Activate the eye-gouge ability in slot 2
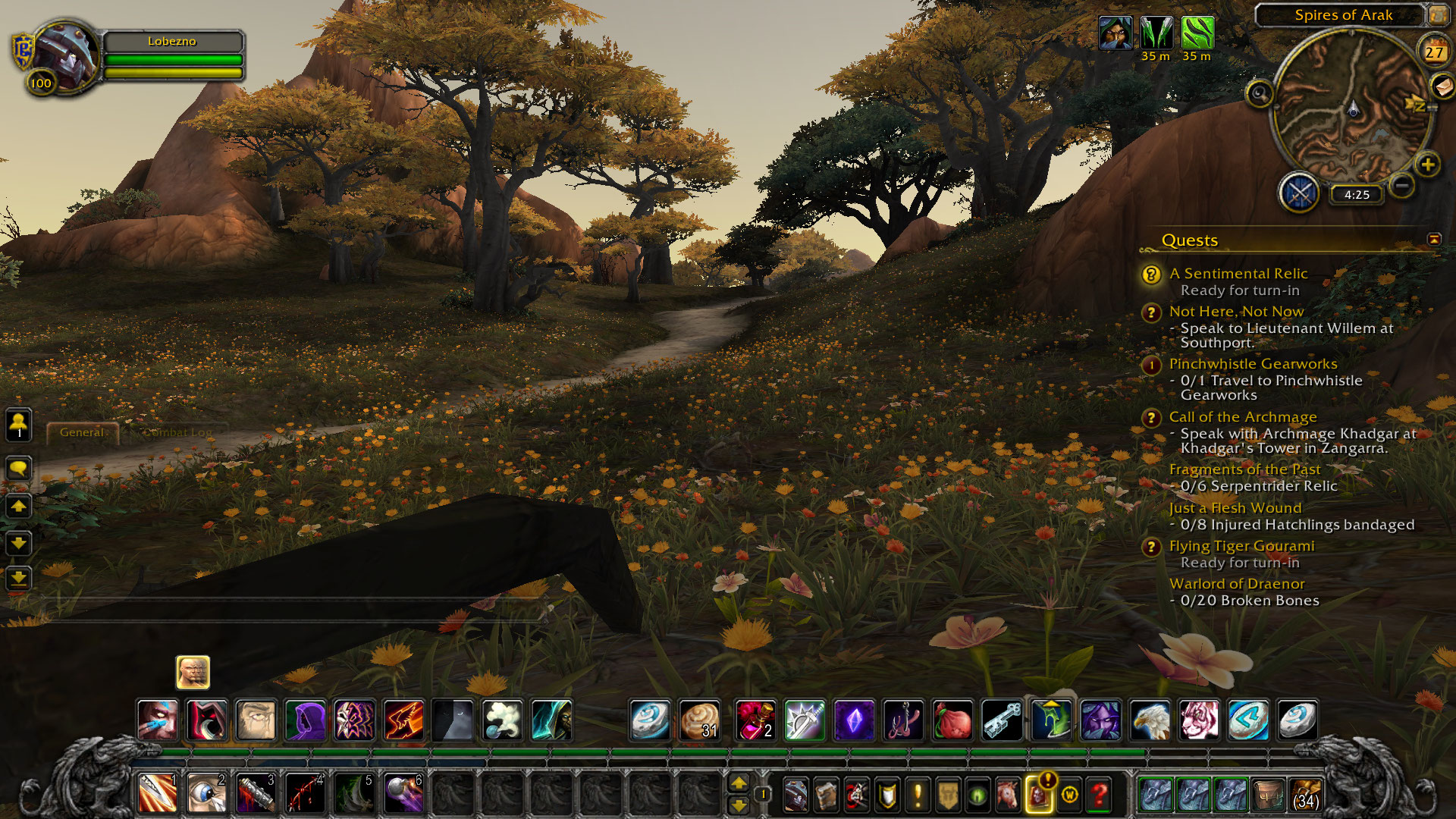This screenshot has width=1456, height=819. click(206, 794)
